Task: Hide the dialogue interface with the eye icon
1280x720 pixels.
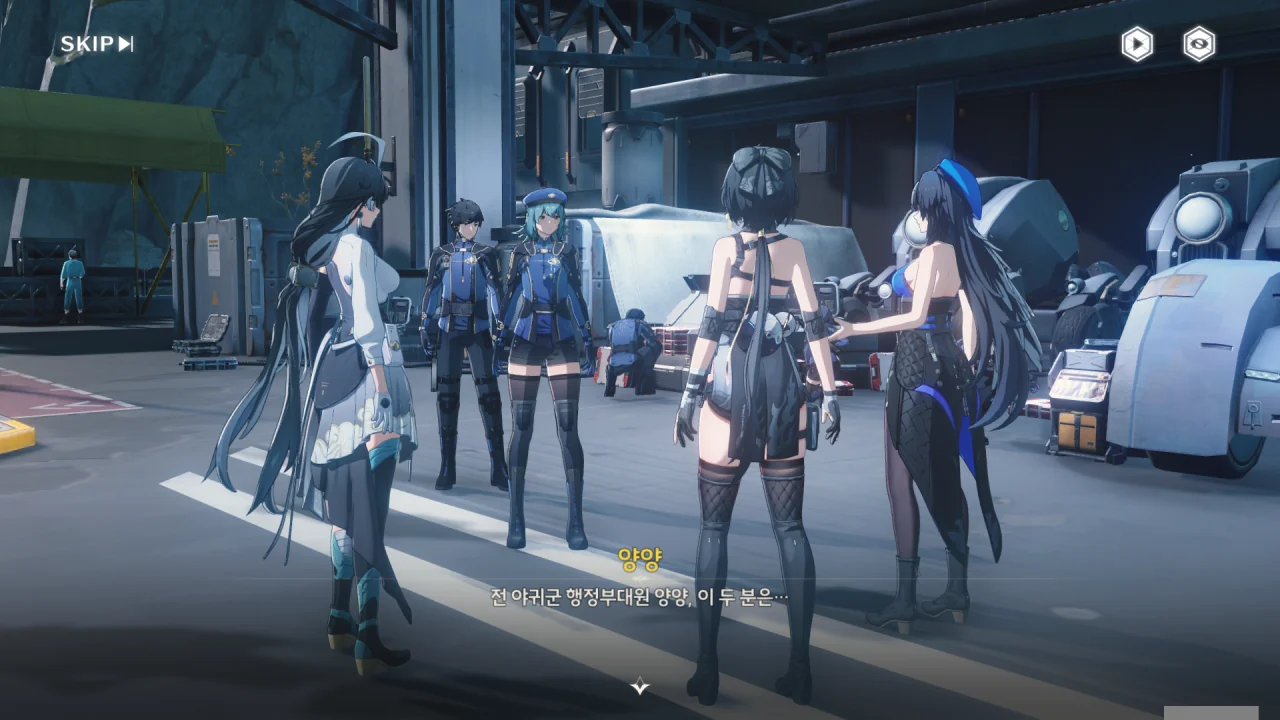Action: (1199, 44)
